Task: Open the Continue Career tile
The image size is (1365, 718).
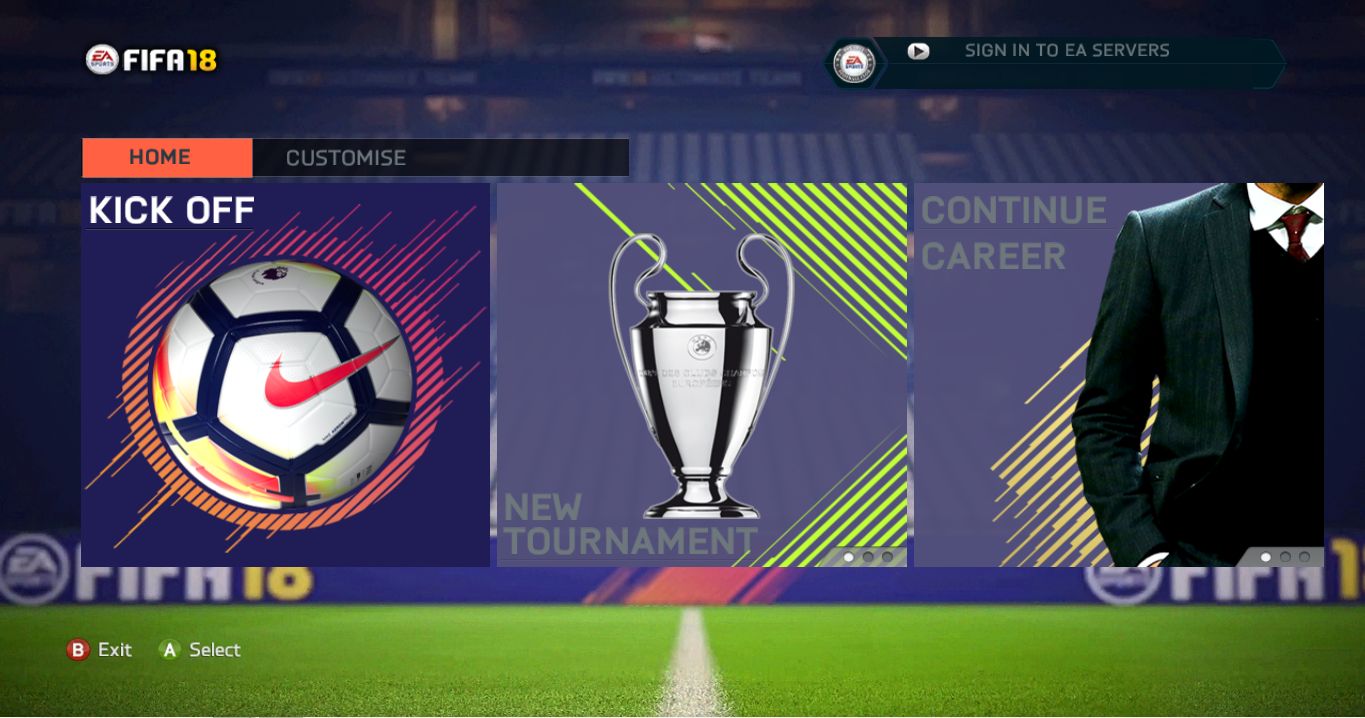Action: (x=1118, y=375)
